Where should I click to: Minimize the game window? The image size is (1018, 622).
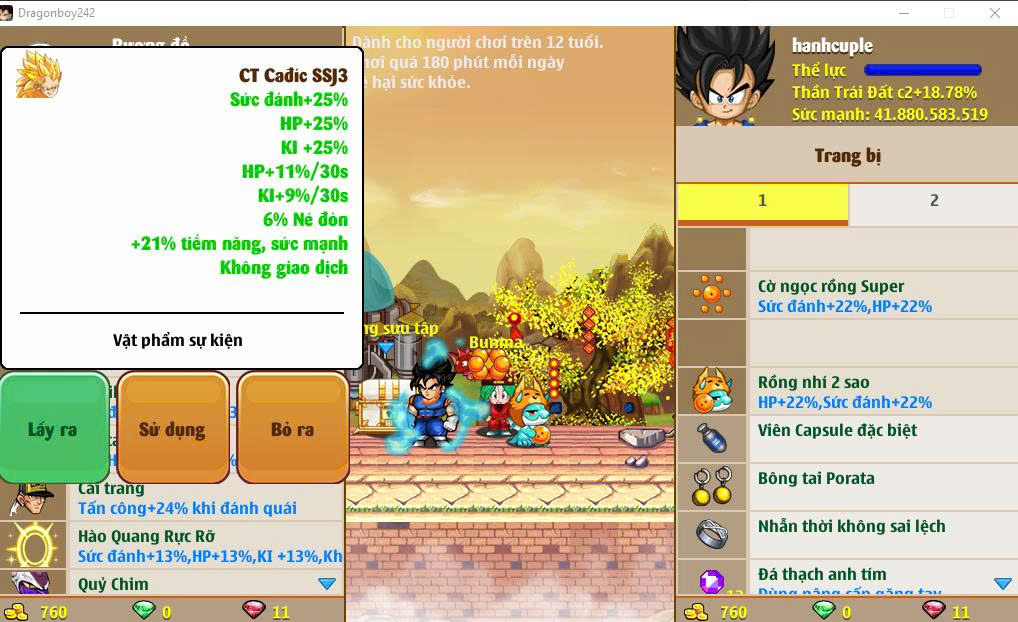click(x=903, y=13)
